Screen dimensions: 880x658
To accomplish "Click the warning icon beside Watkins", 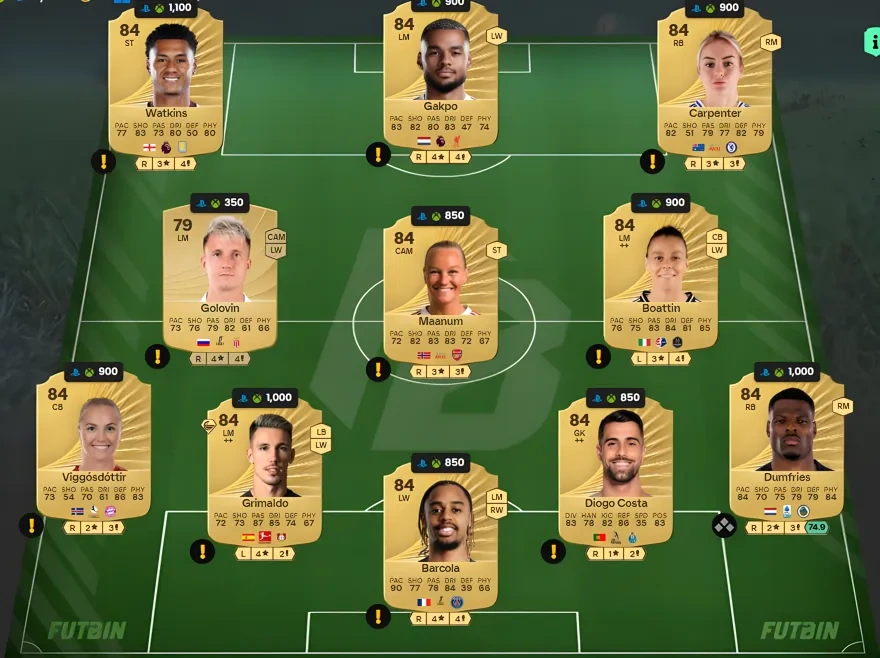I will click(104, 161).
